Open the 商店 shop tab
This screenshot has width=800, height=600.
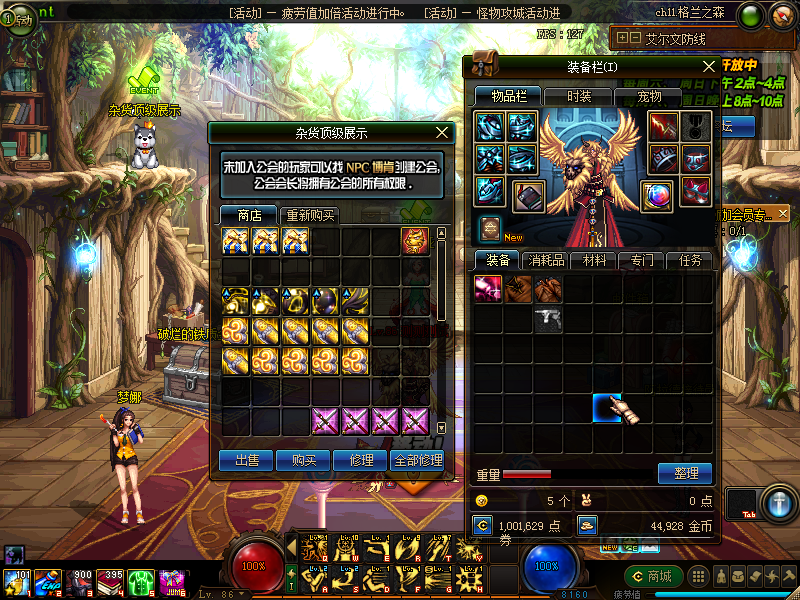249,215
